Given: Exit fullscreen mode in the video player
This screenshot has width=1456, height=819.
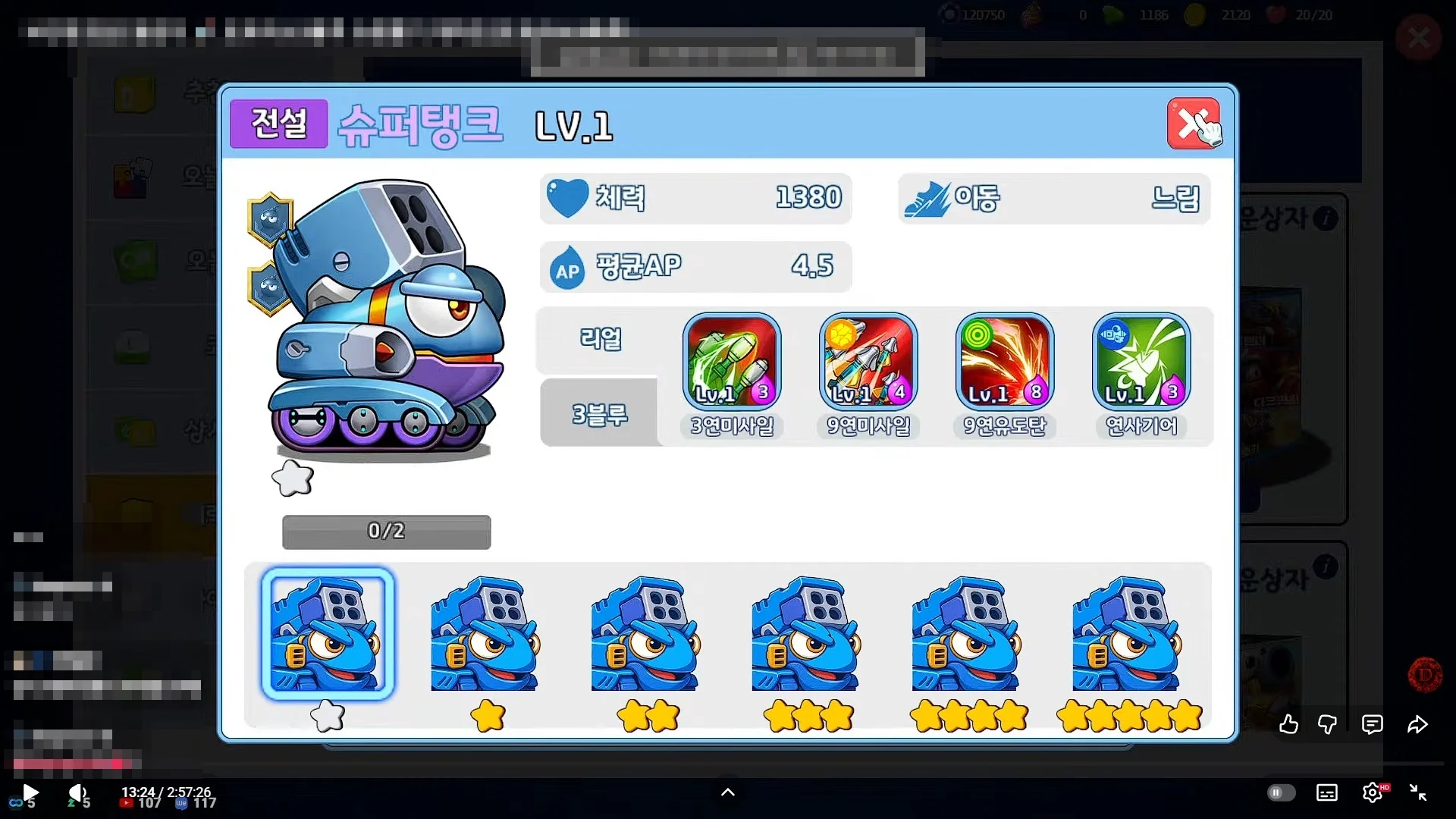Looking at the screenshot, I should tap(1418, 793).
